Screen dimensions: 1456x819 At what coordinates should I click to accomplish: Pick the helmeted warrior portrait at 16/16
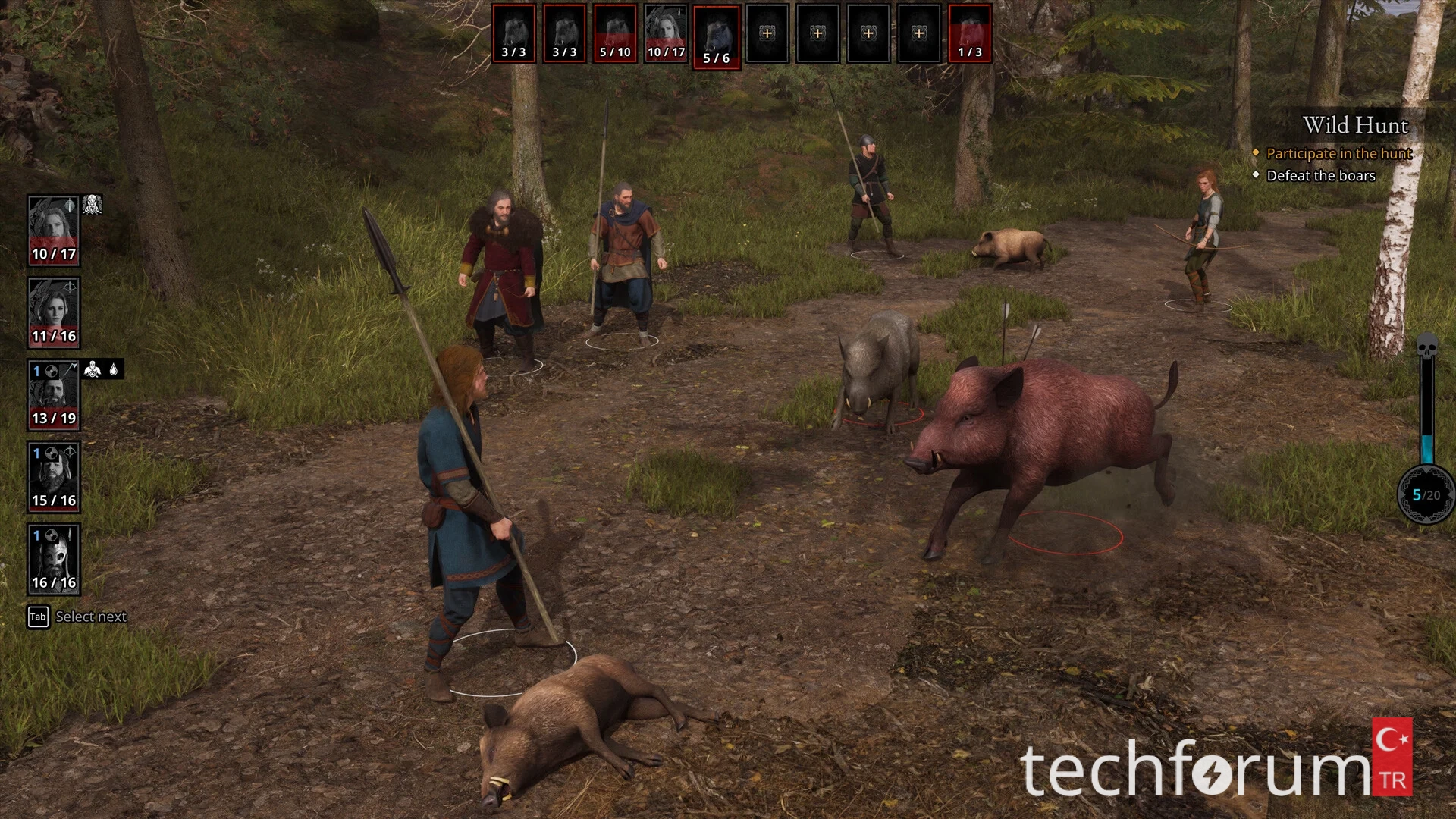tap(53, 559)
